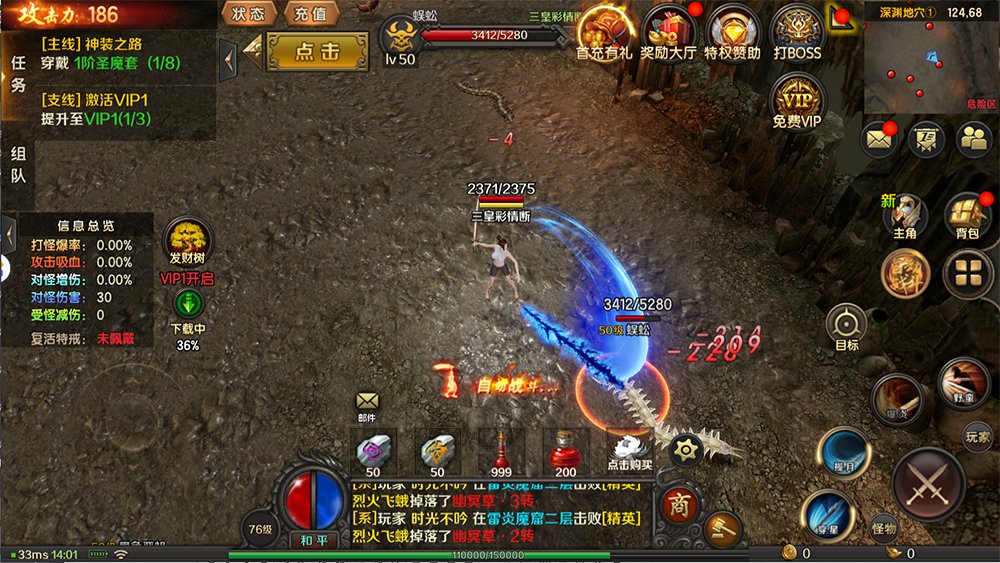The height and width of the screenshot is (563, 1000).
Task: Use the red potion with 200 count
Action: [x=565, y=452]
